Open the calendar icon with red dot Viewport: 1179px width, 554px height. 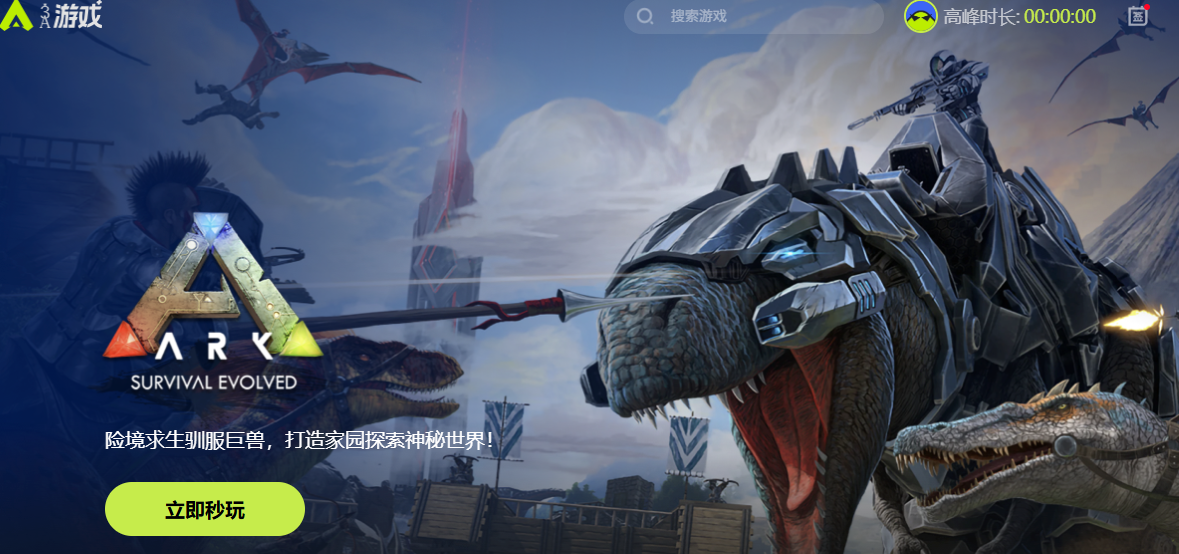[1137, 15]
